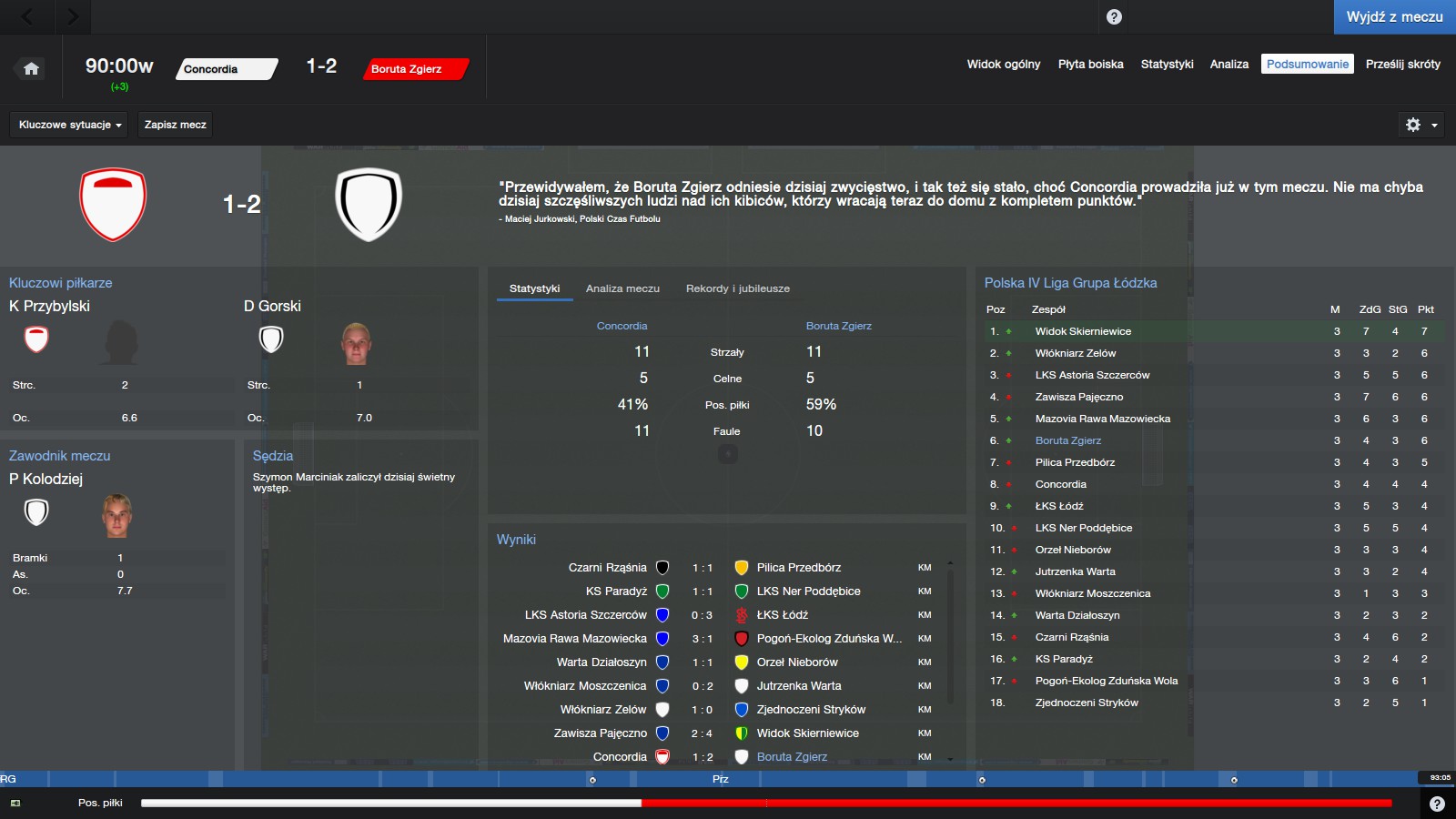Show the Statystyki match view
Viewport: 1456px width, 819px height.
coord(1167,64)
